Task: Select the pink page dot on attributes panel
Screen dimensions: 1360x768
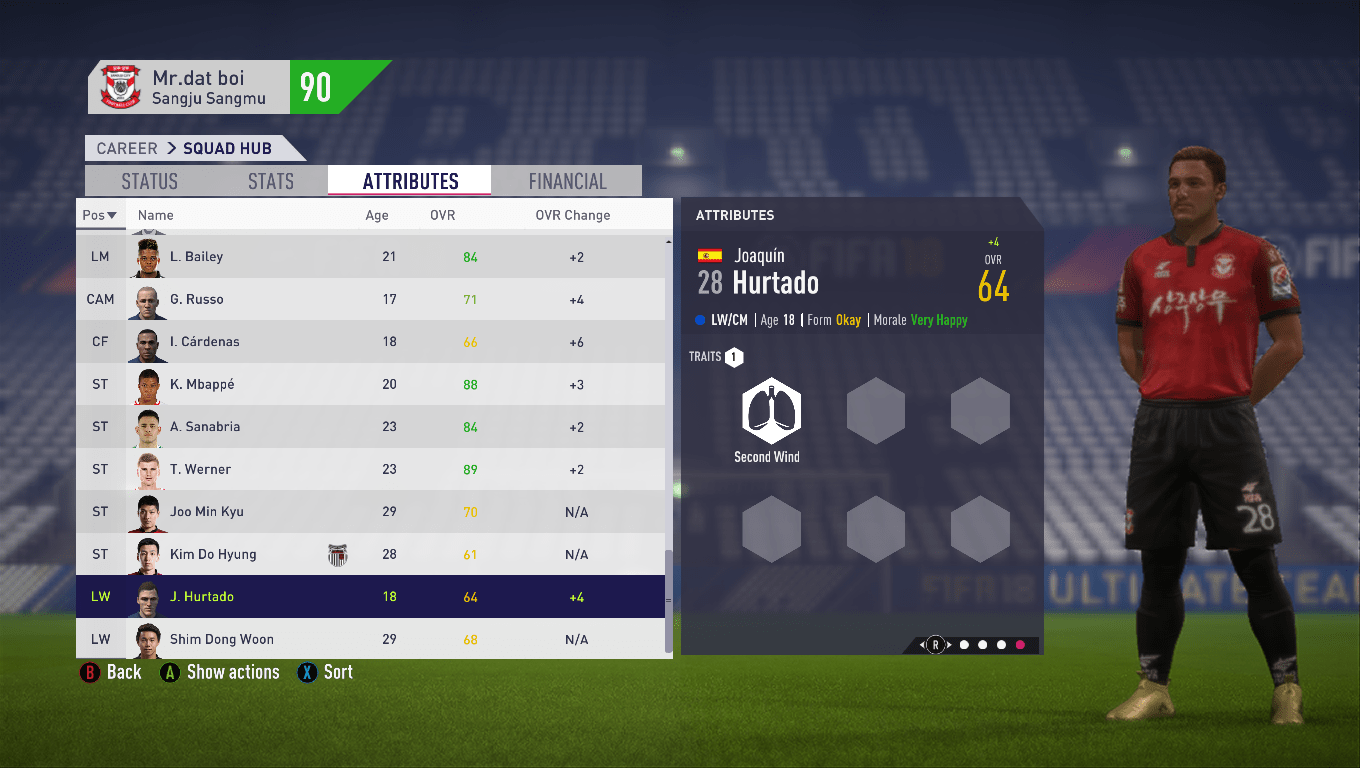Action: tap(1020, 644)
